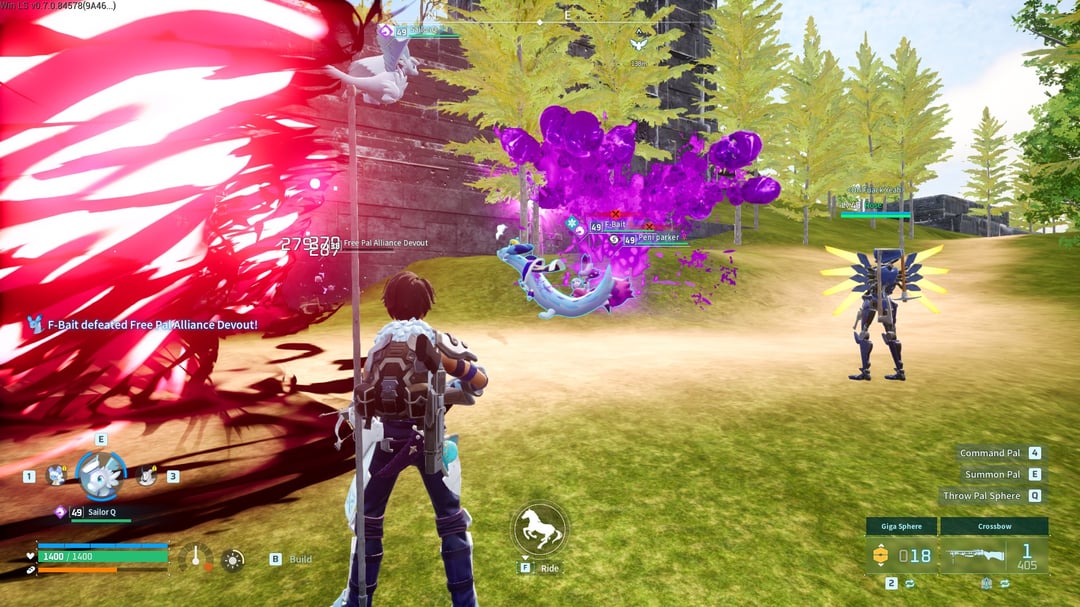Click the temperature gauge icon

coord(196,558)
